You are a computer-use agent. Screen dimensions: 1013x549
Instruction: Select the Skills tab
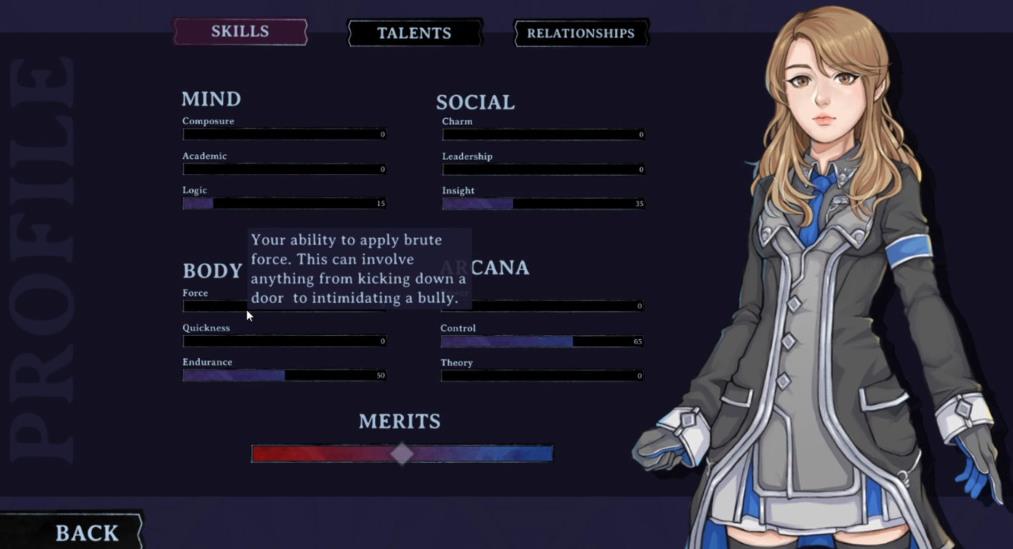[x=240, y=32]
